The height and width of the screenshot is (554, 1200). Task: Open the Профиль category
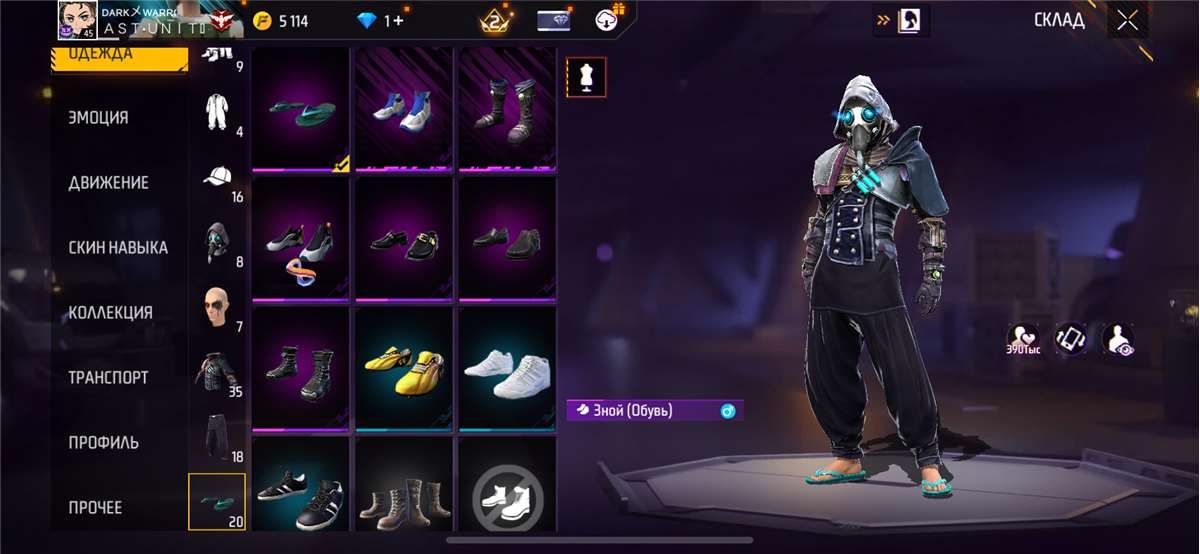pos(103,442)
